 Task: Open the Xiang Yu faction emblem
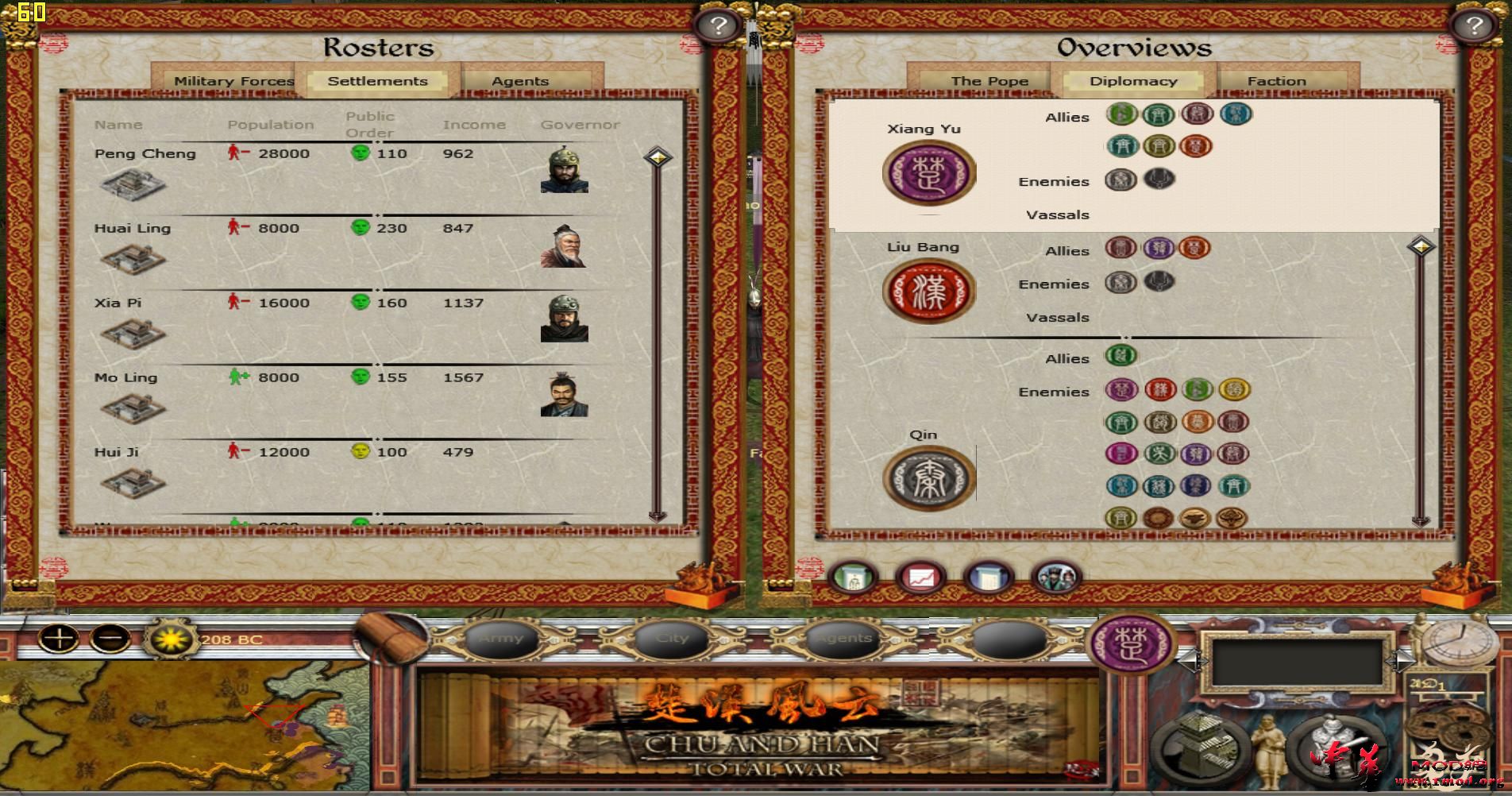(928, 171)
